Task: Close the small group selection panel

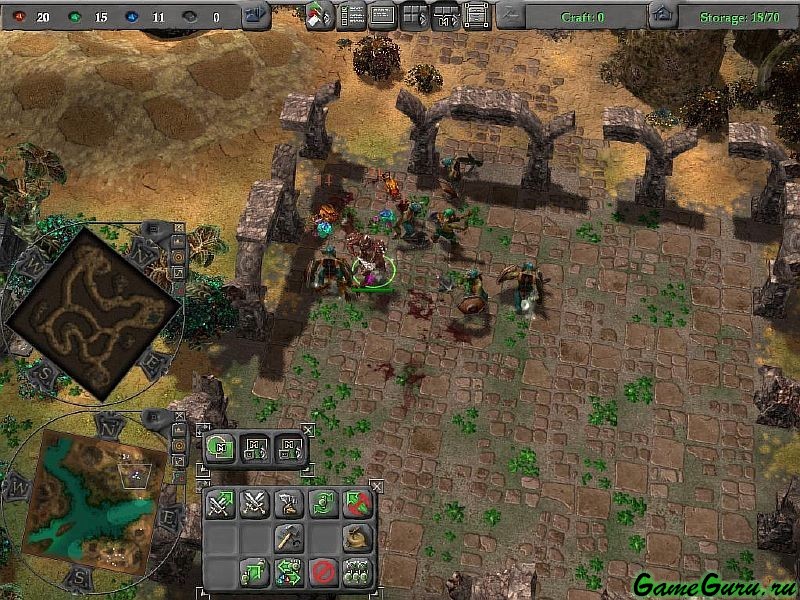Action: click(x=308, y=430)
